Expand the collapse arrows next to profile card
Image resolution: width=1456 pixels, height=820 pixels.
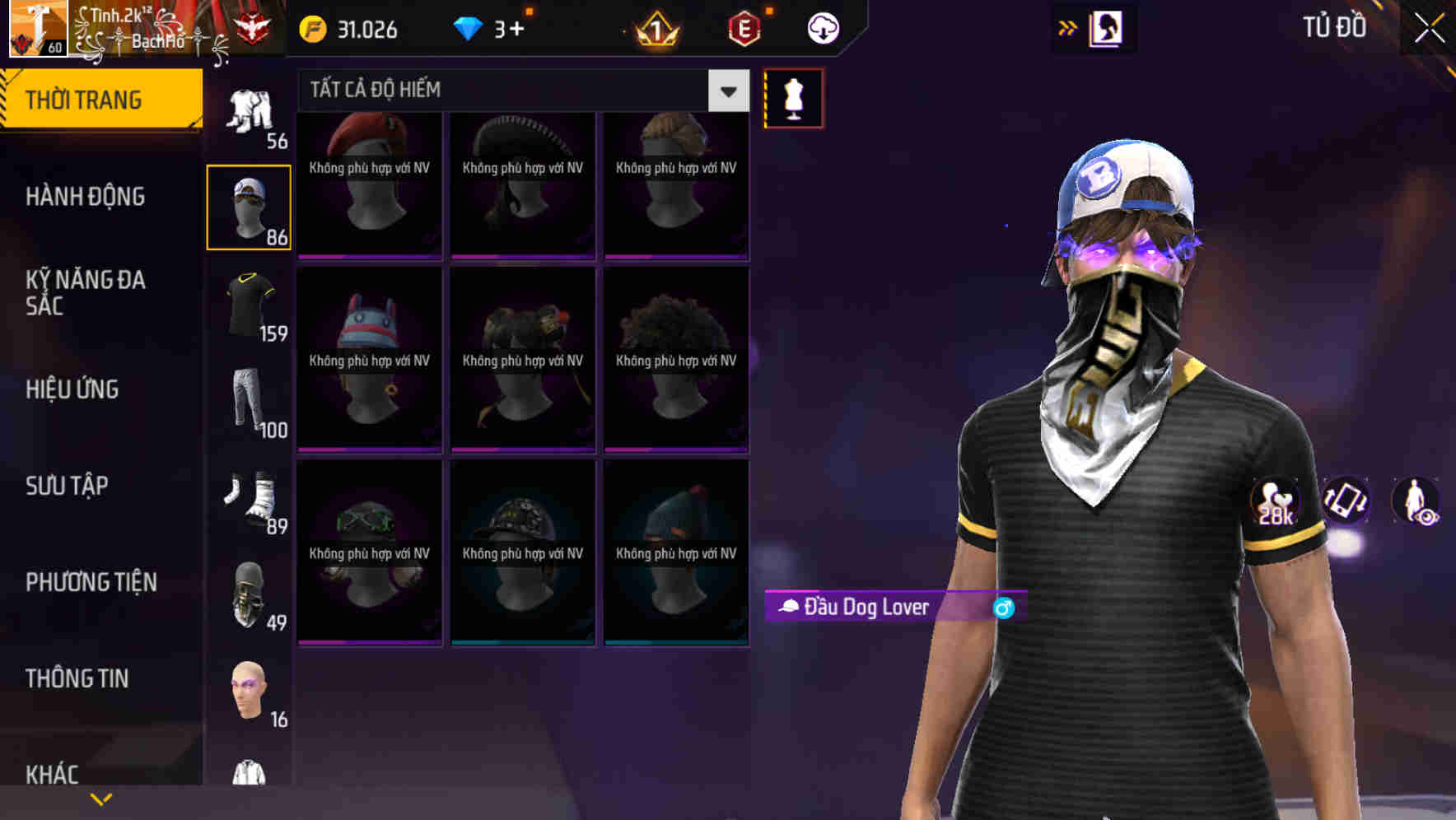pos(1066,27)
